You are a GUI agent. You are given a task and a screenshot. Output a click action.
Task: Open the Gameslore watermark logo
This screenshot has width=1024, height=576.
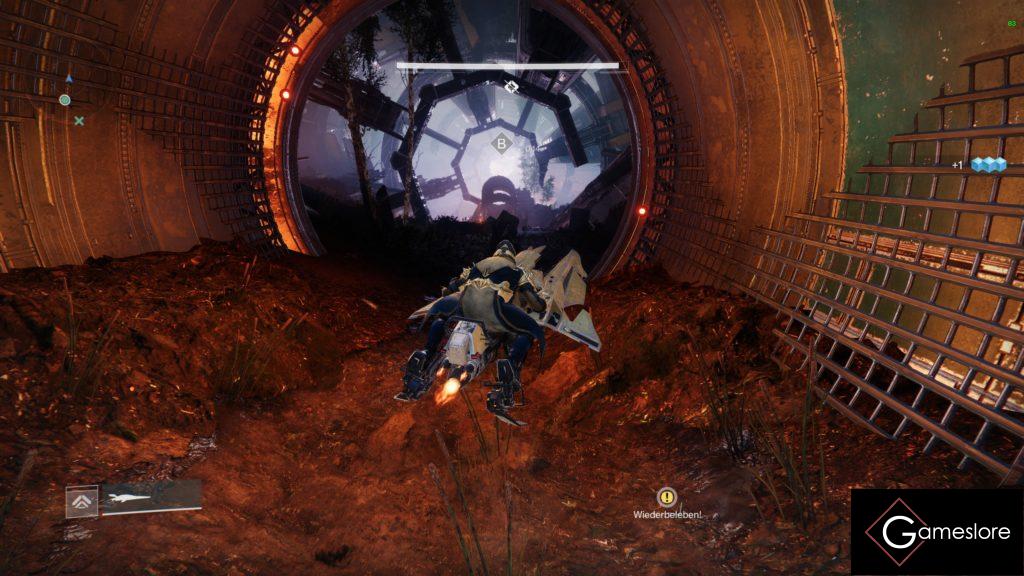pos(936,531)
